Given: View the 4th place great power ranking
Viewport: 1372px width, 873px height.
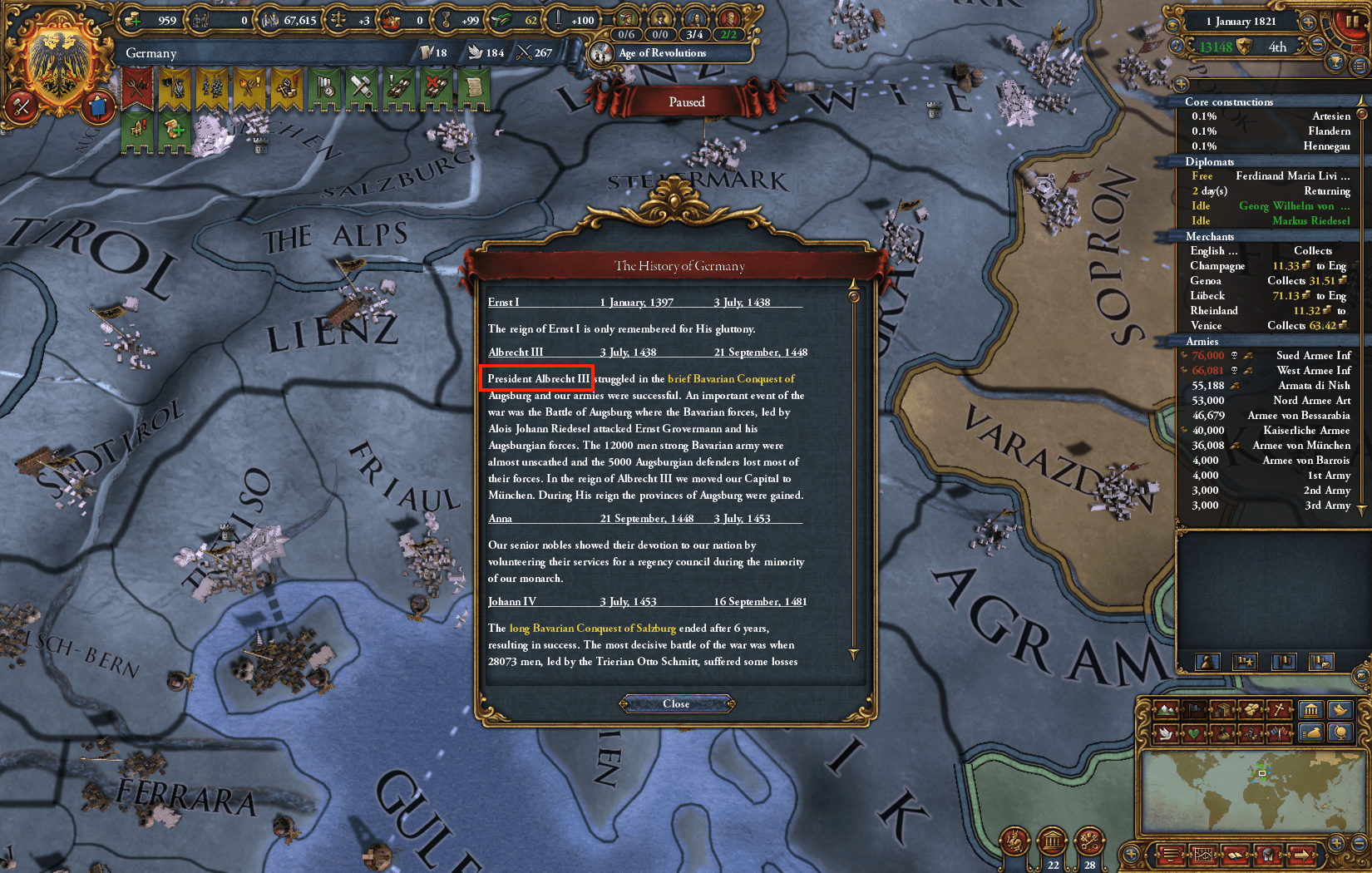Looking at the screenshot, I should click(1278, 47).
